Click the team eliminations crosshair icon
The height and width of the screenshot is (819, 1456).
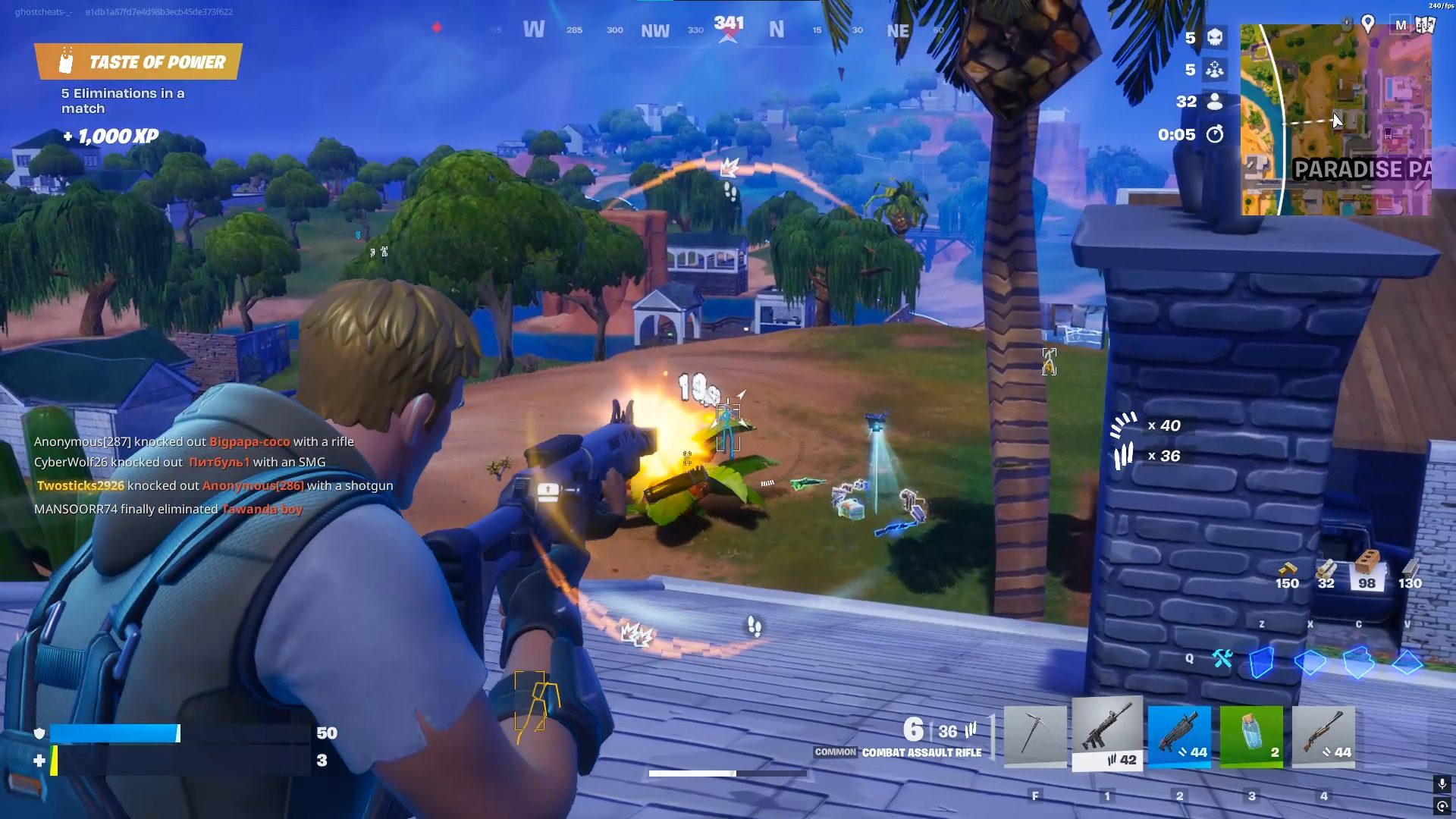[1214, 69]
